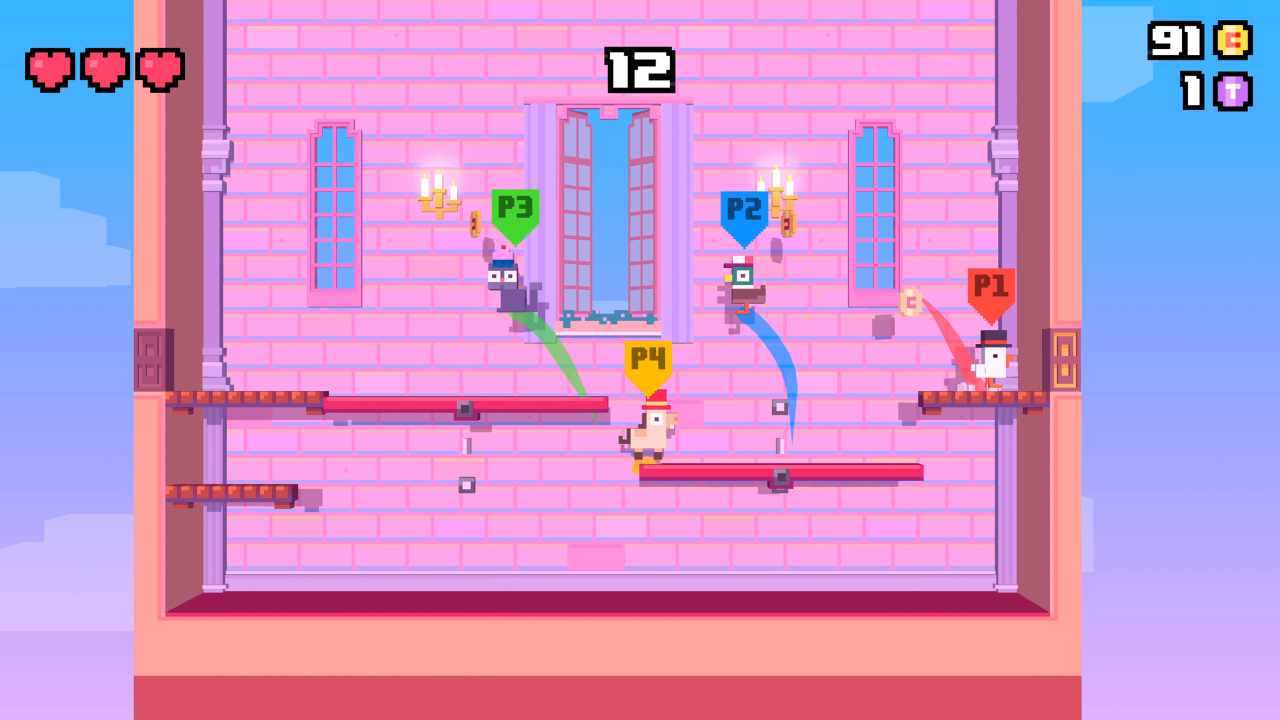Click the duck character below the P2 banner
This screenshot has width=1280, height=720.
coord(742,285)
